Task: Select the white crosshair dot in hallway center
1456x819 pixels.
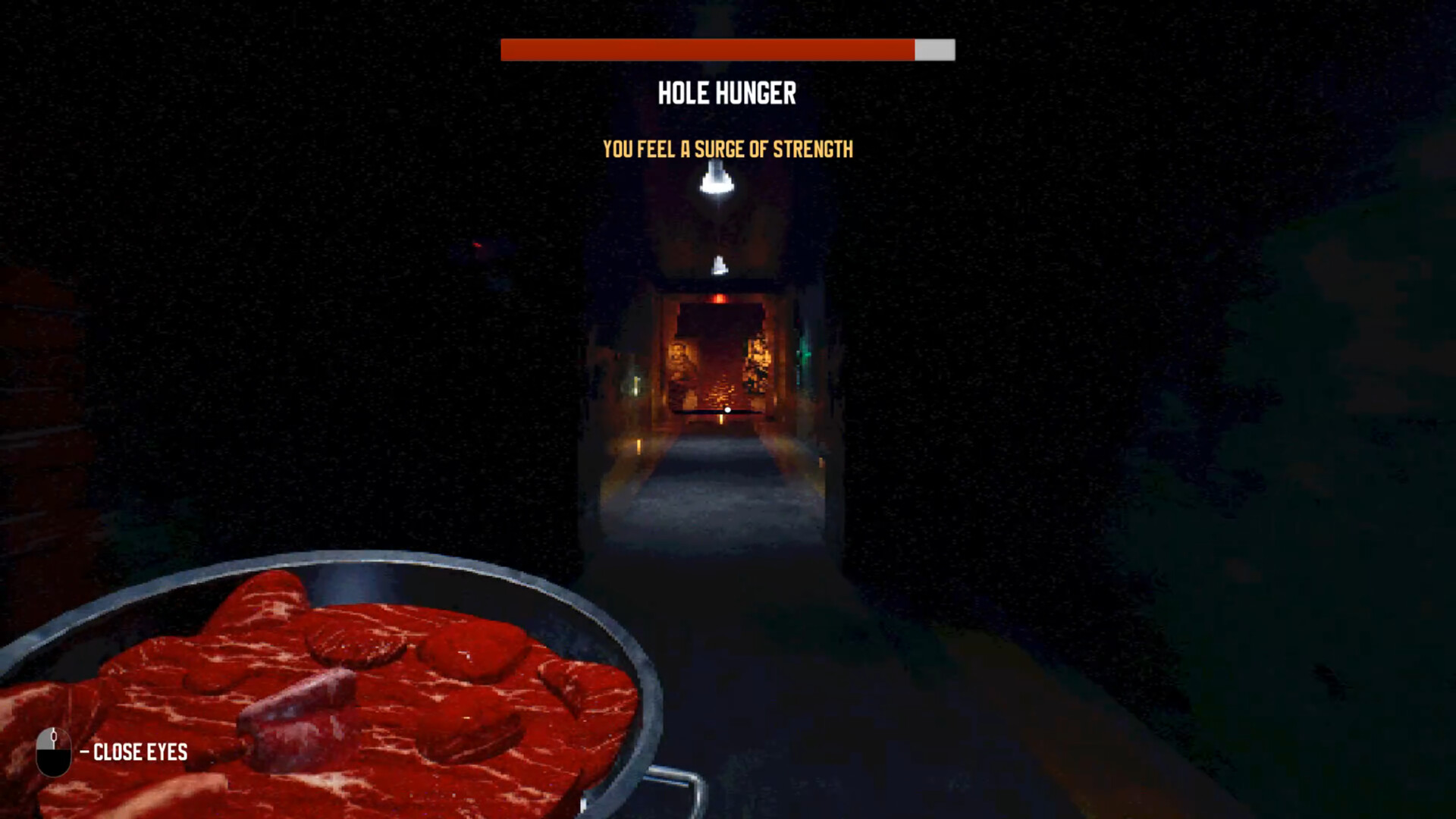Action: tap(727, 409)
